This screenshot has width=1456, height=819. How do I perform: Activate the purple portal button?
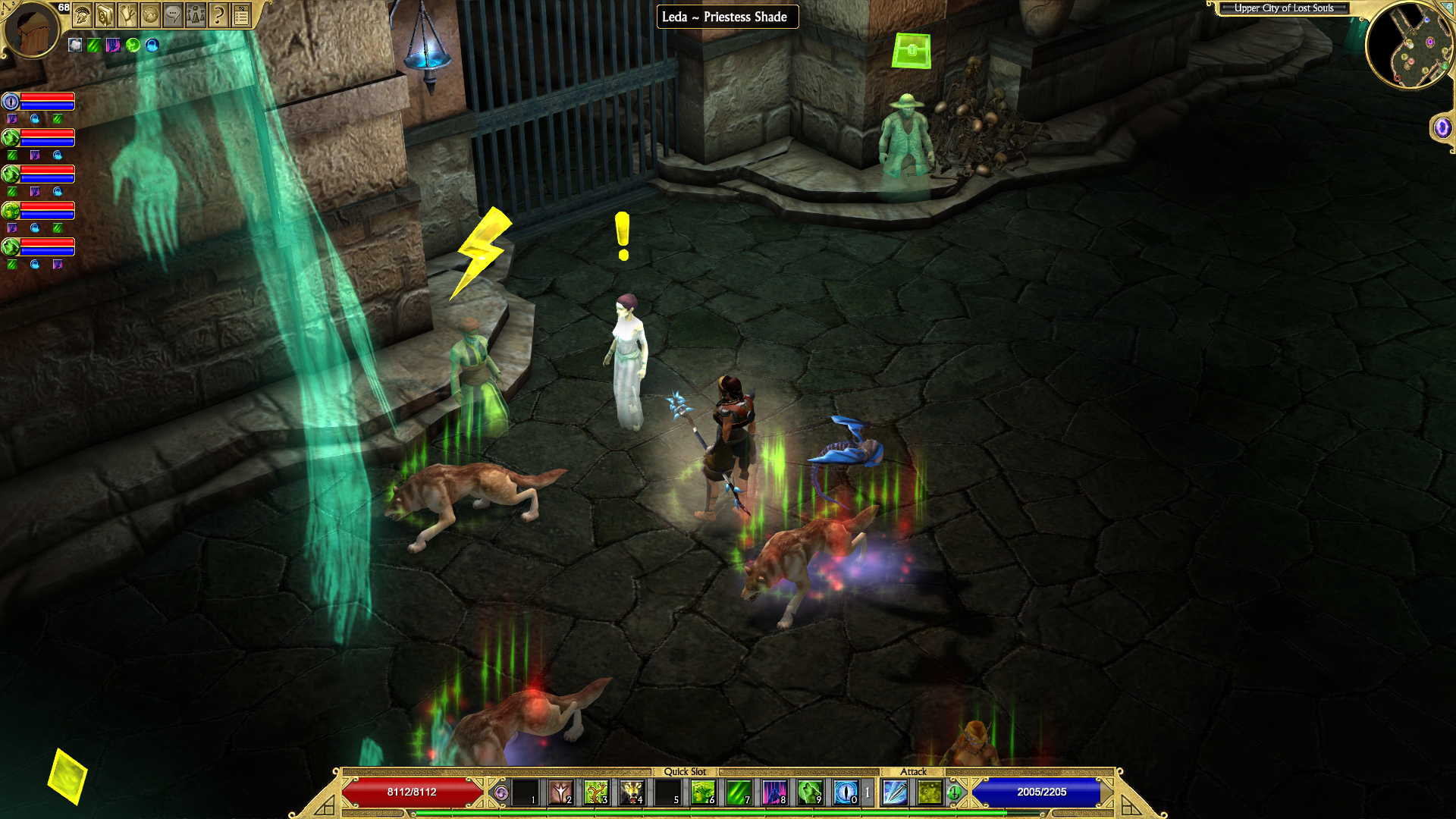1442,127
